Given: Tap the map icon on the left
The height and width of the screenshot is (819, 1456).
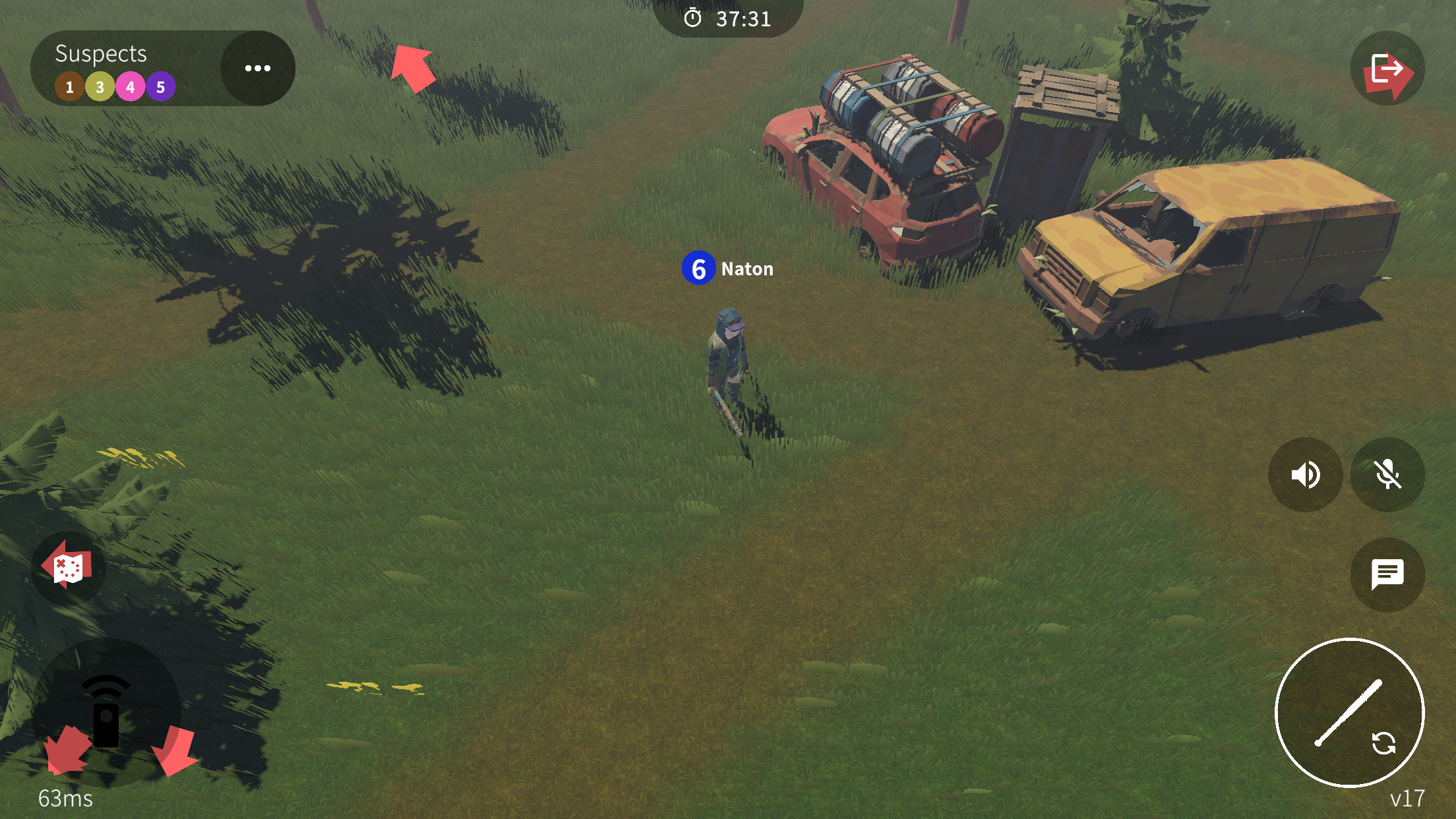Looking at the screenshot, I should click(x=67, y=566).
